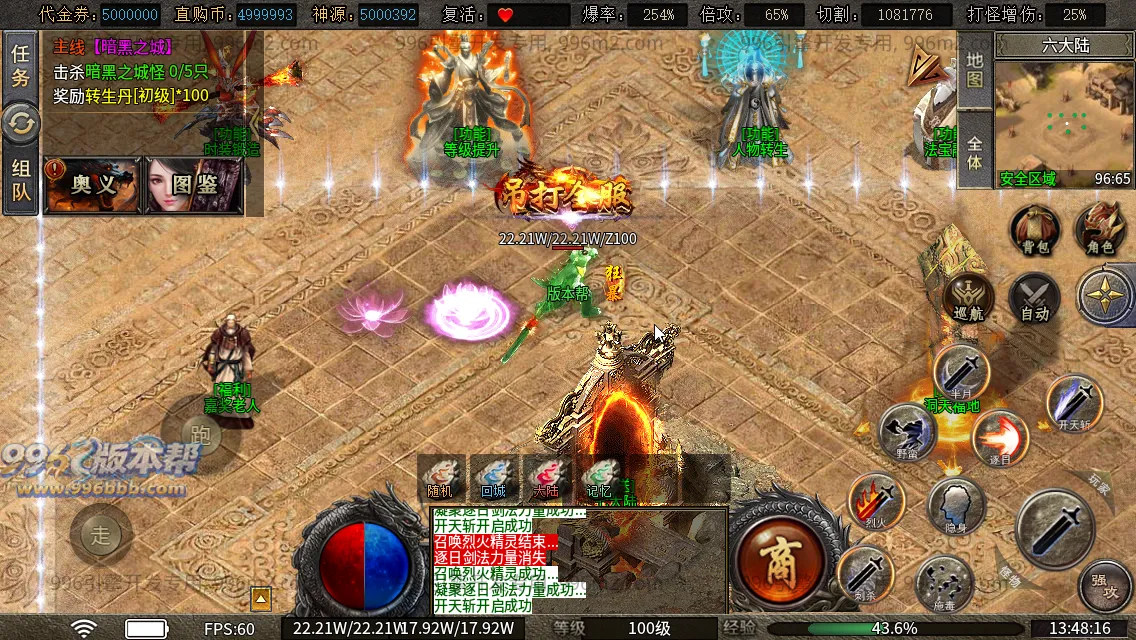1136x640 pixels.
Task: Toggle 自动 auto-combat
Action: pos(1034,298)
